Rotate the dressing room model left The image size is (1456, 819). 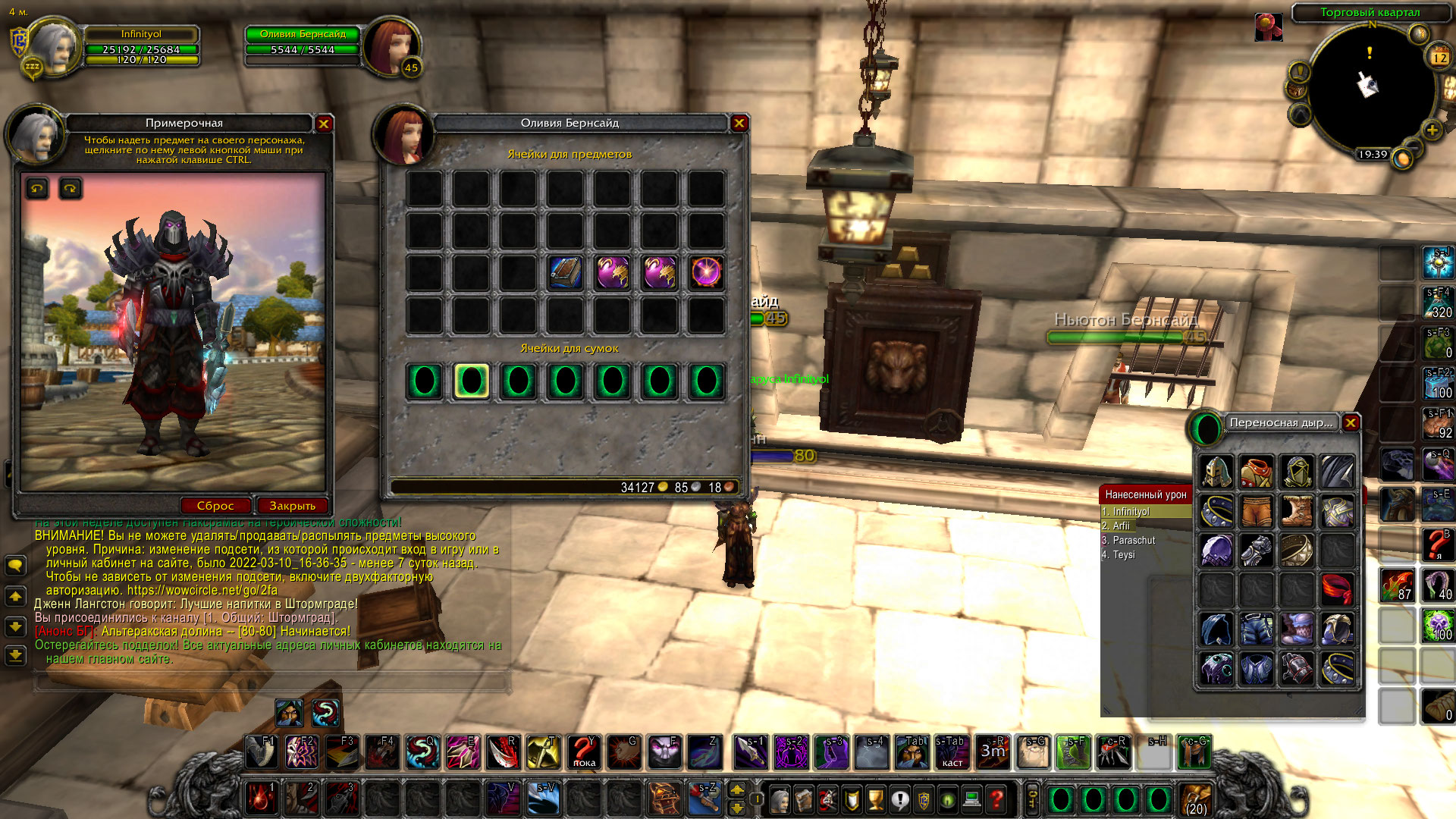(37, 188)
